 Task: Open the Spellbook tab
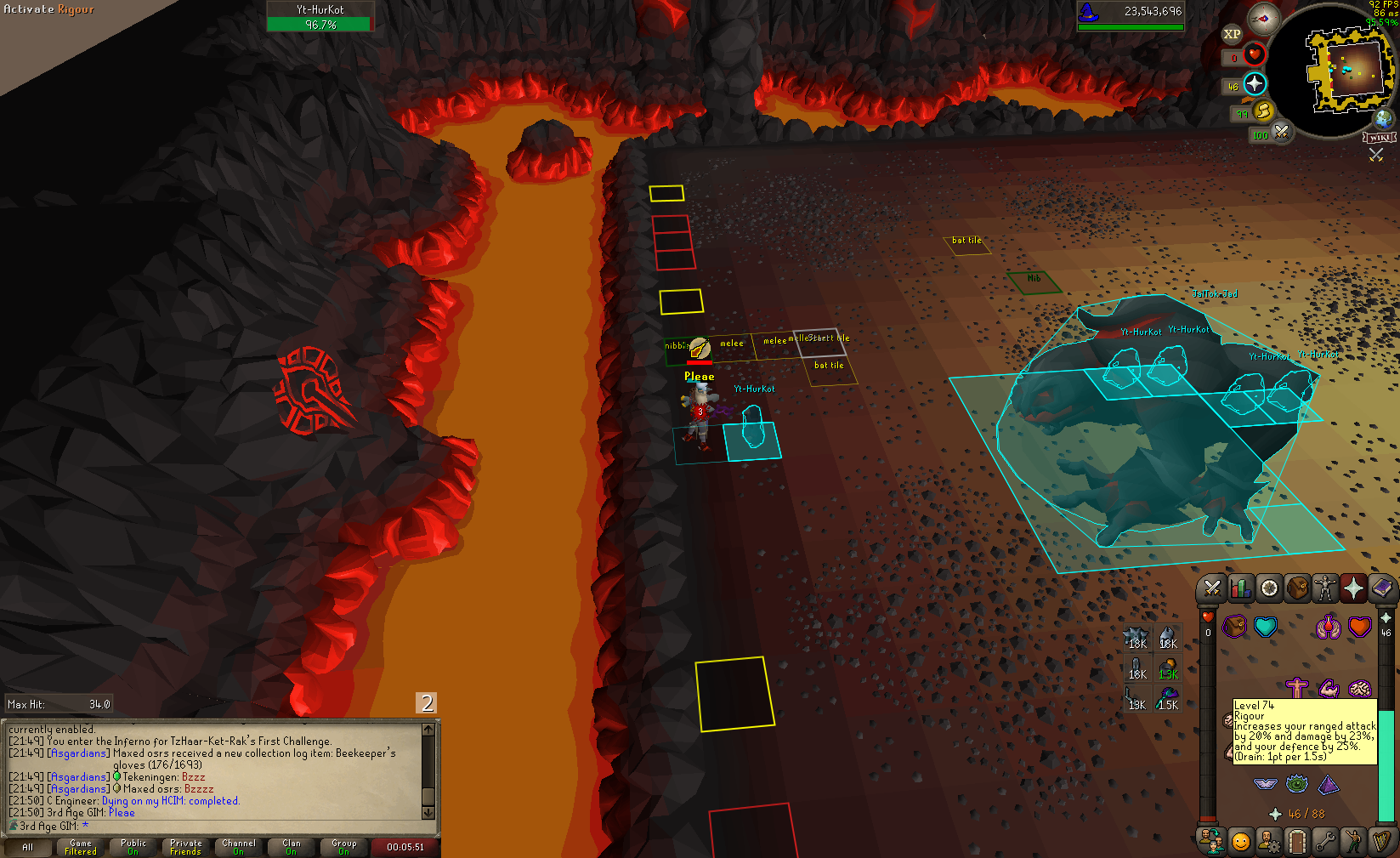(1382, 588)
